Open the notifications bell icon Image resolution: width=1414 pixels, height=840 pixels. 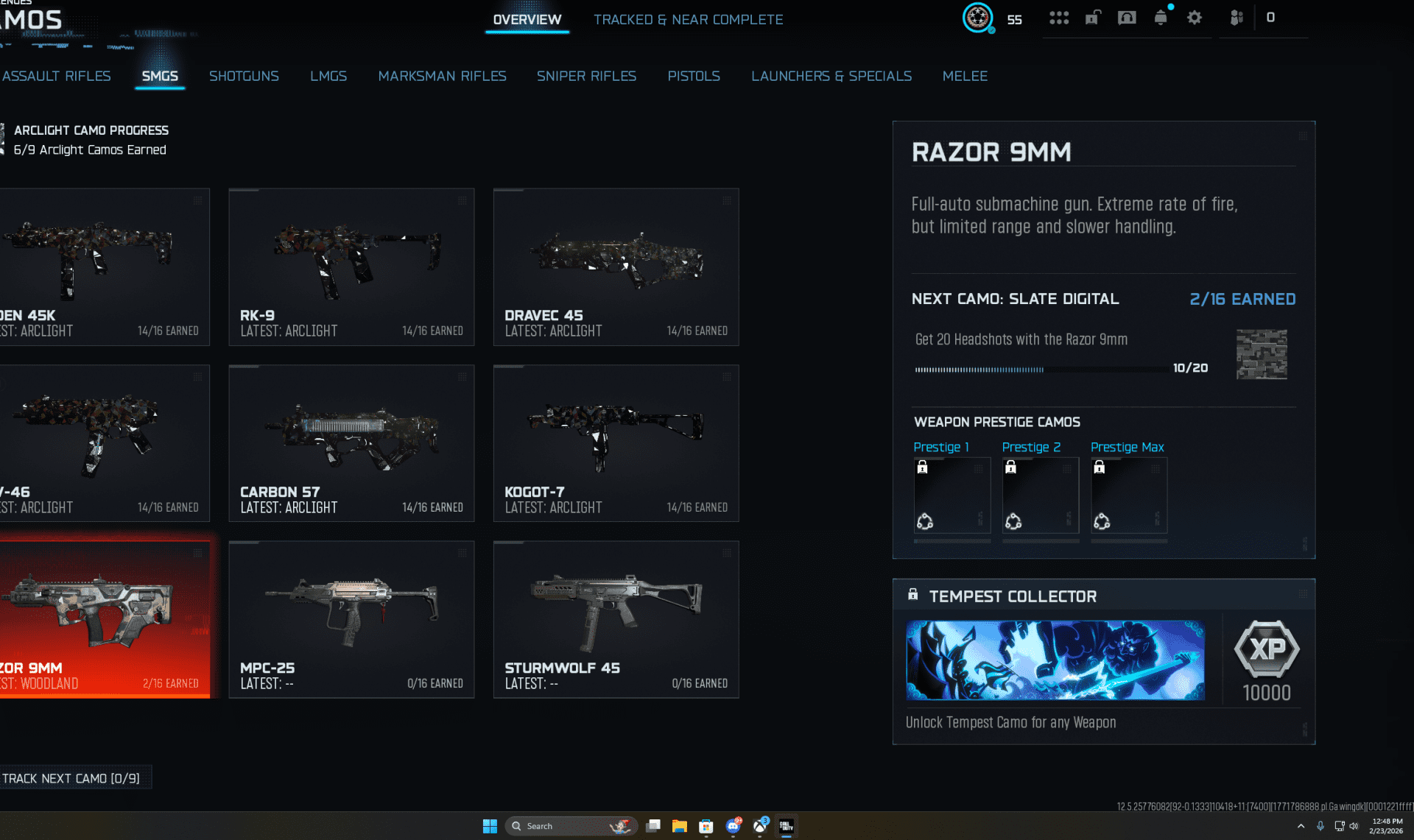1160,18
